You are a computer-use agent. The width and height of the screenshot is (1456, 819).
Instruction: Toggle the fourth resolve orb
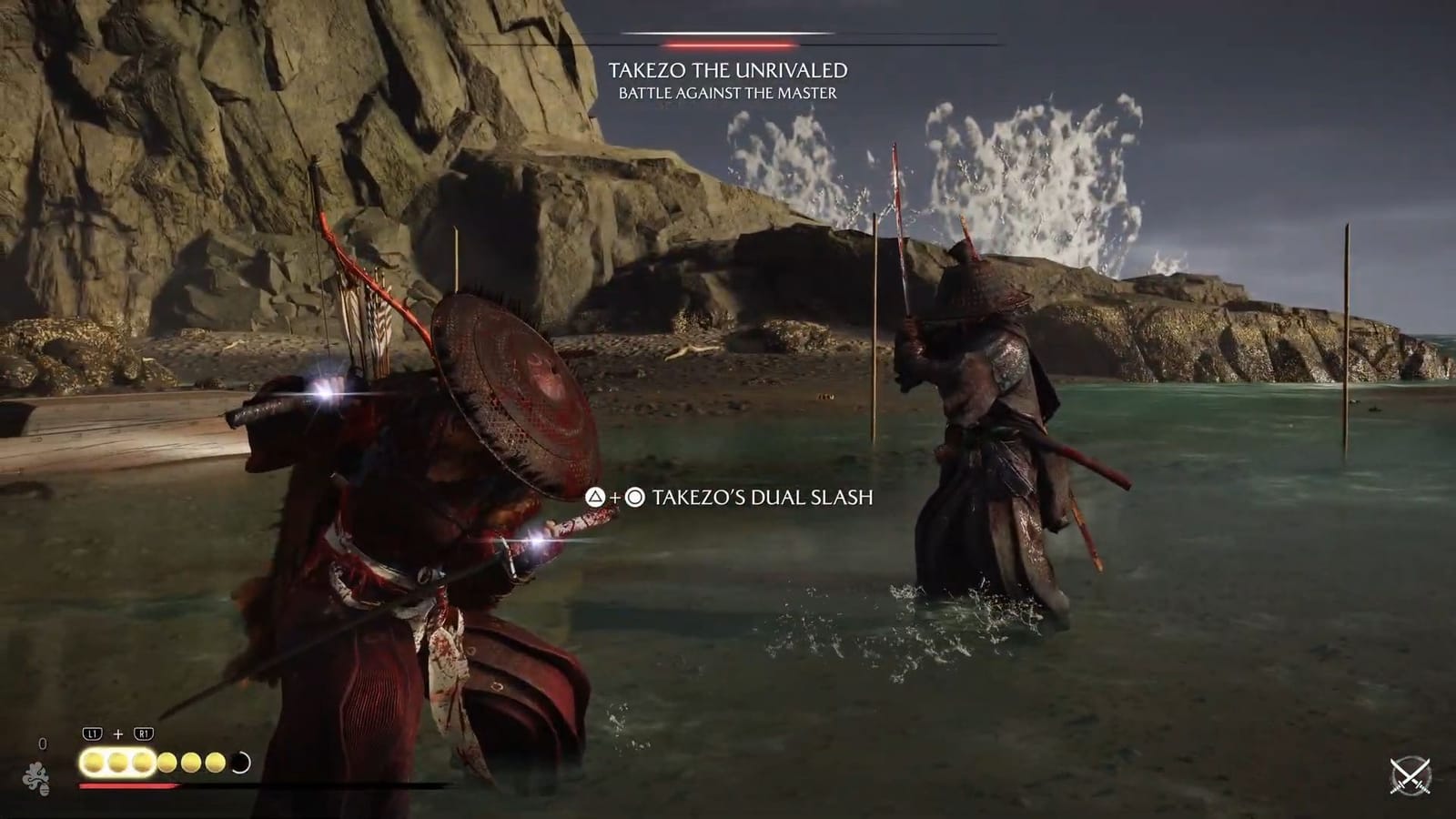(x=167, y=762)
